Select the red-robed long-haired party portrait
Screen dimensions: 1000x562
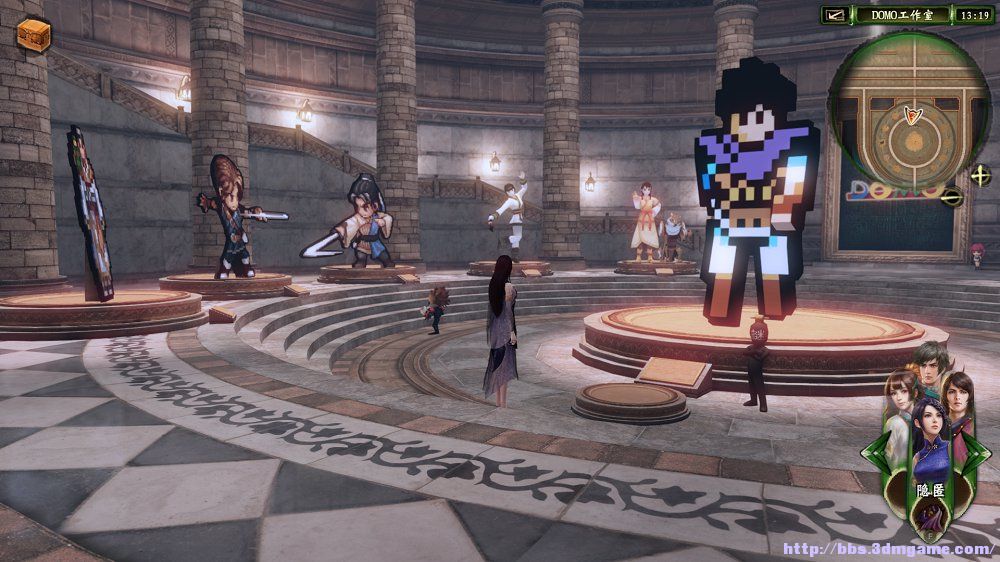point(959,395)
